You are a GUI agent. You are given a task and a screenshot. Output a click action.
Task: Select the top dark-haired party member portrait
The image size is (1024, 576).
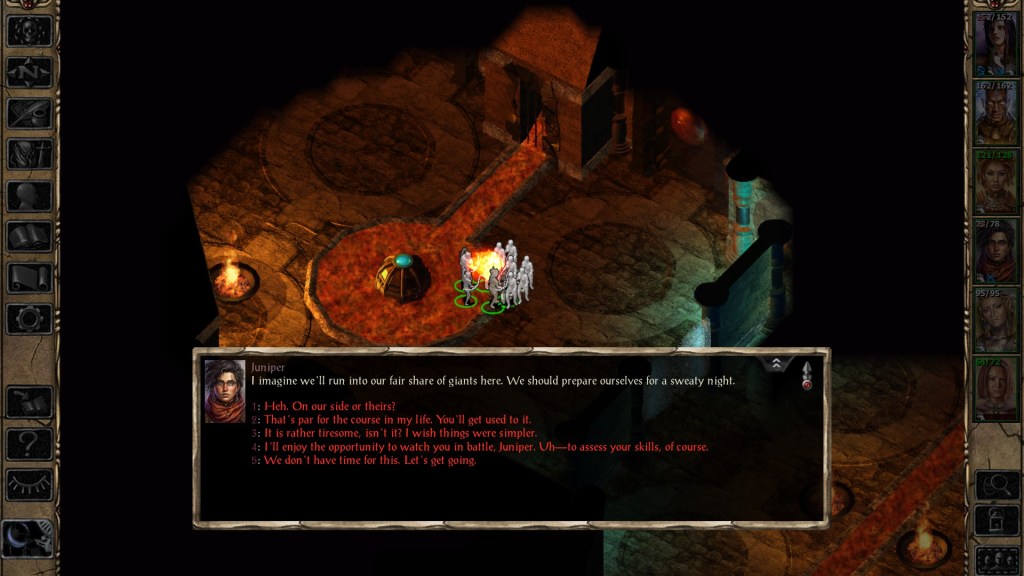click(x=995, y=46)
